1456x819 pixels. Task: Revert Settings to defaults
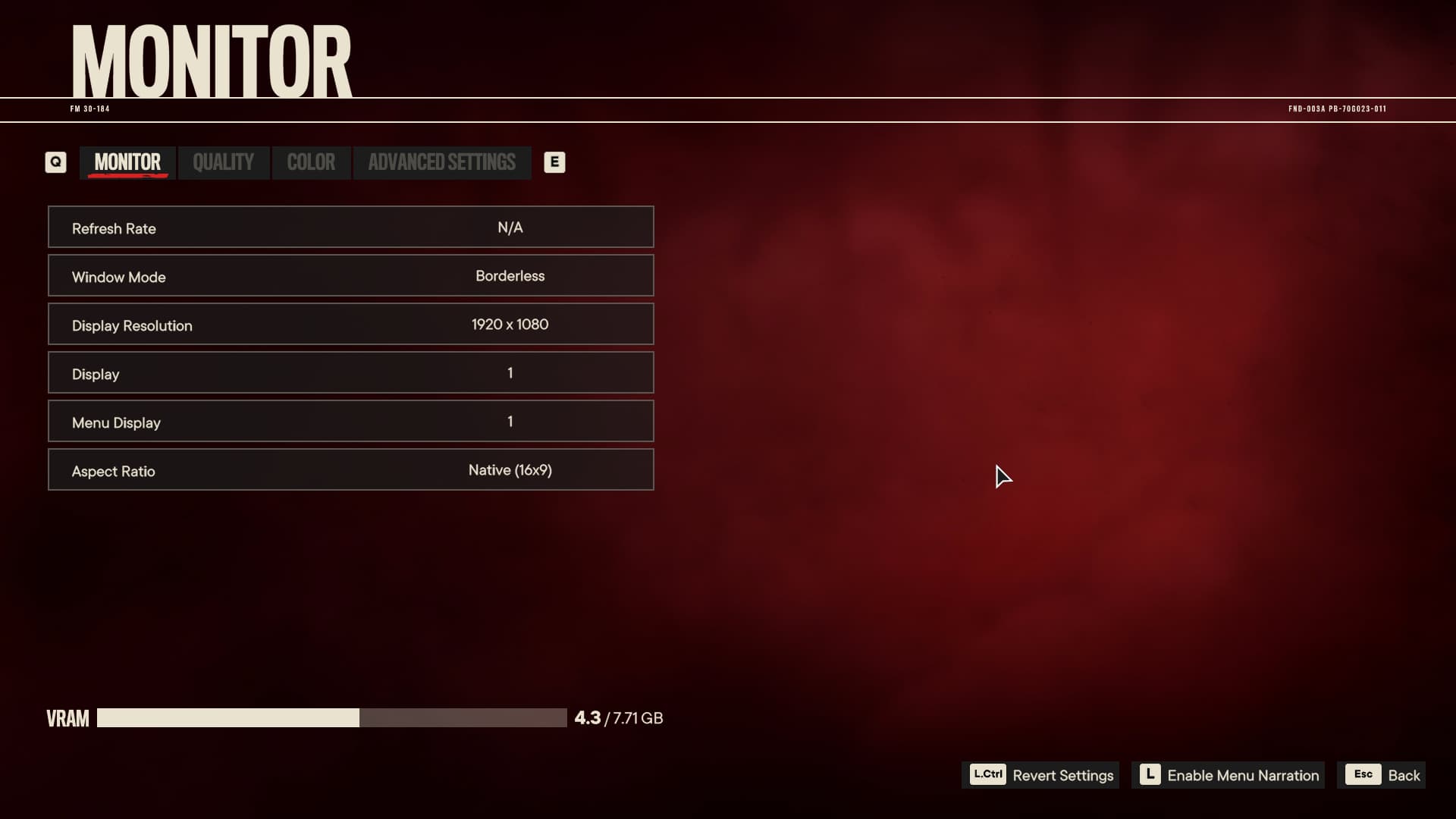pyautogui.click(x=1040, y=775)
